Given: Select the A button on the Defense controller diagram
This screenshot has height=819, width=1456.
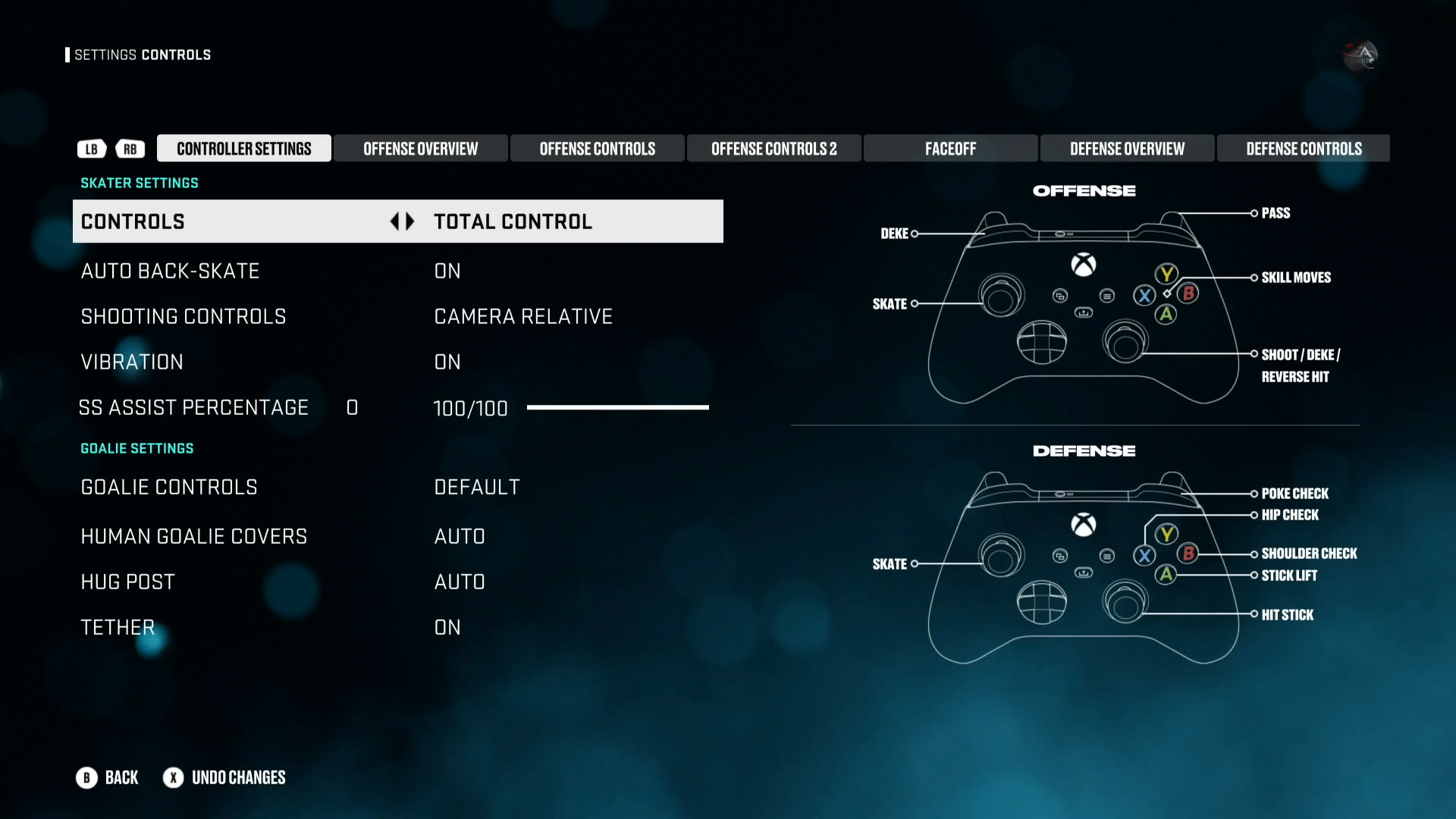Looking at the screenshot, I should click(1167, 576).
